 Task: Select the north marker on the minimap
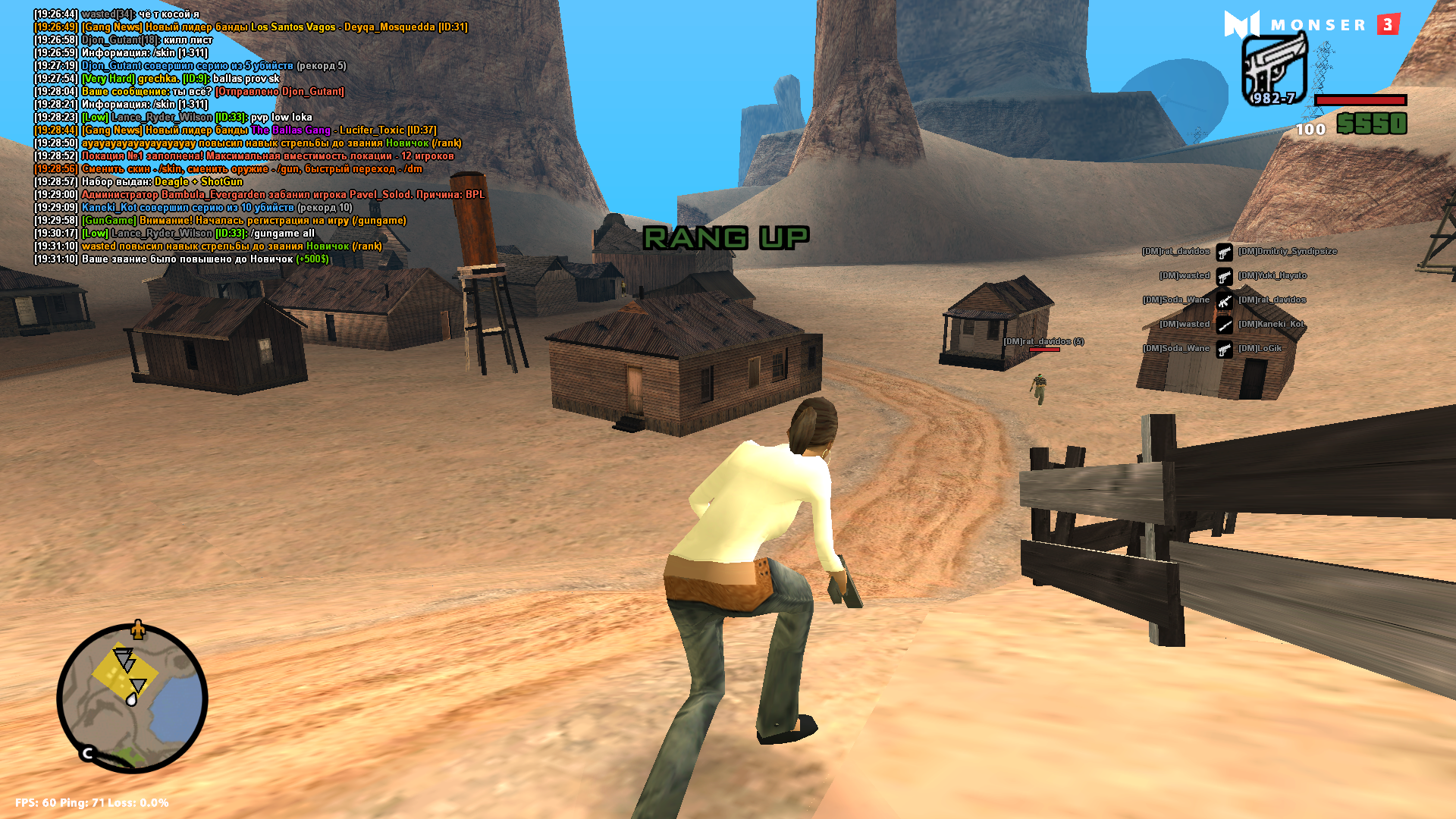(137, 629)
